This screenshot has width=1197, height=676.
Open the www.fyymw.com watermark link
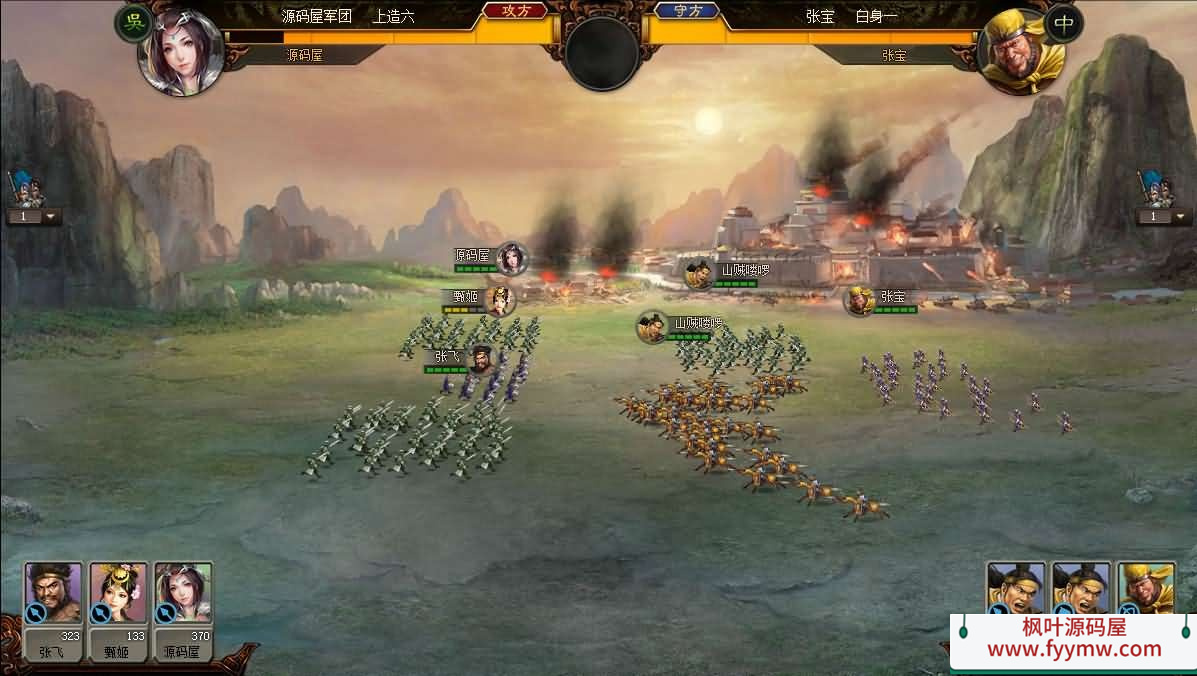tap(1074, 649)
